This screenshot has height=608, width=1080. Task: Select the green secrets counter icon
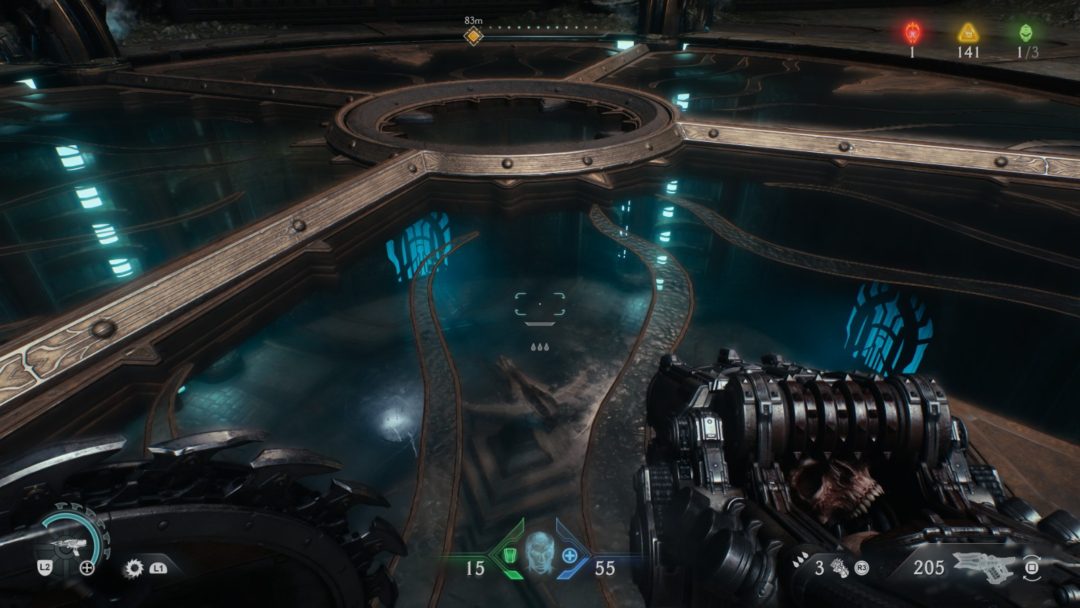[1025, 32]
